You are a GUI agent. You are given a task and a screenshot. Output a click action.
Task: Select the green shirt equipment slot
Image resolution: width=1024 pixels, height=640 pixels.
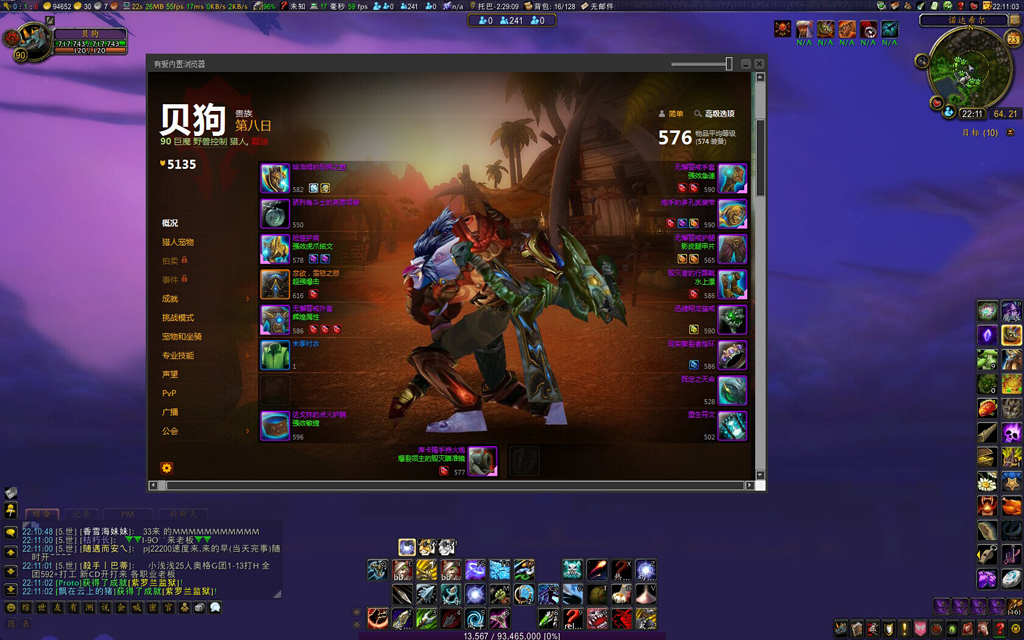275,355
